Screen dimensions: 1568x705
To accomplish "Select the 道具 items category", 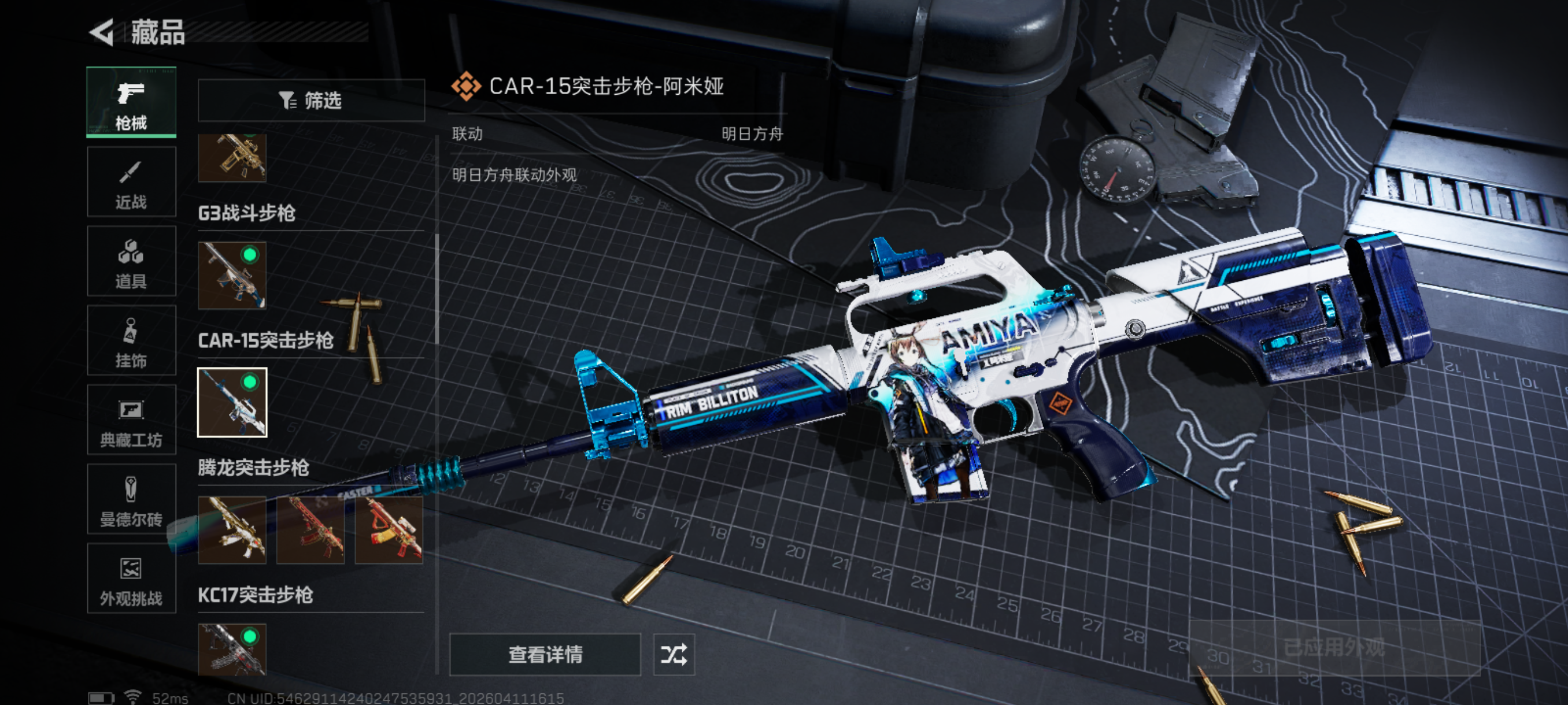I will [x=131, y=262].
